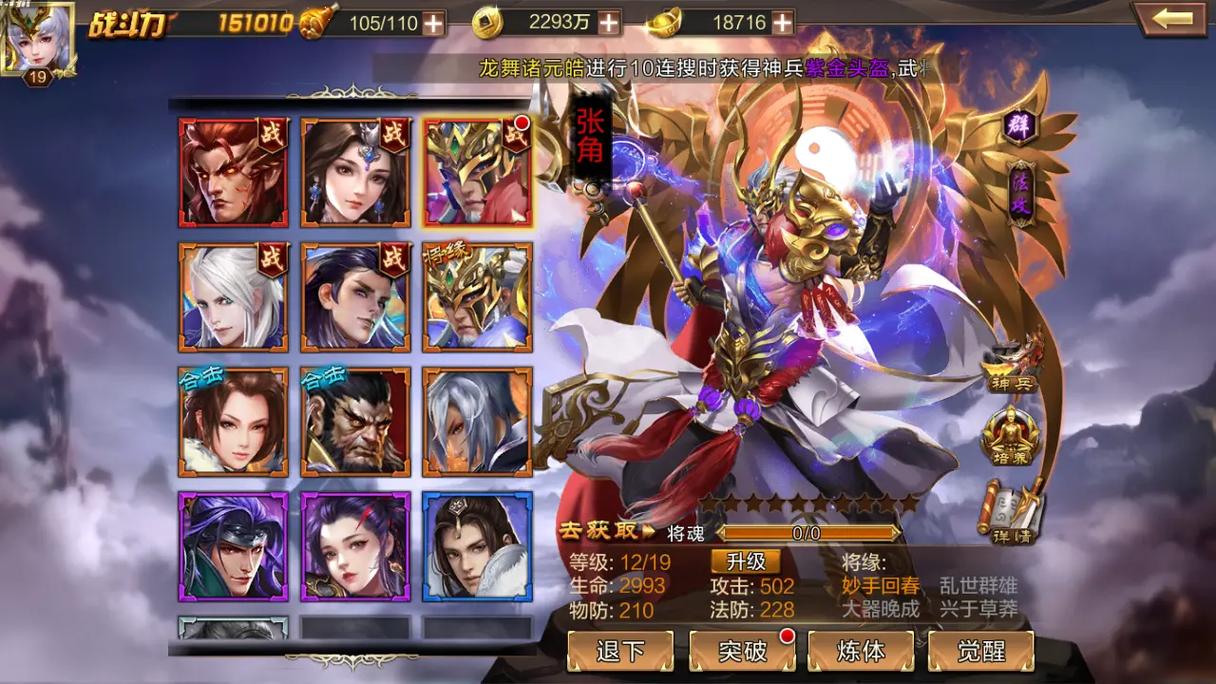1216x684 pixels.
Task: Go back with the golden arrow button
Action: [x=1171, y=19]
